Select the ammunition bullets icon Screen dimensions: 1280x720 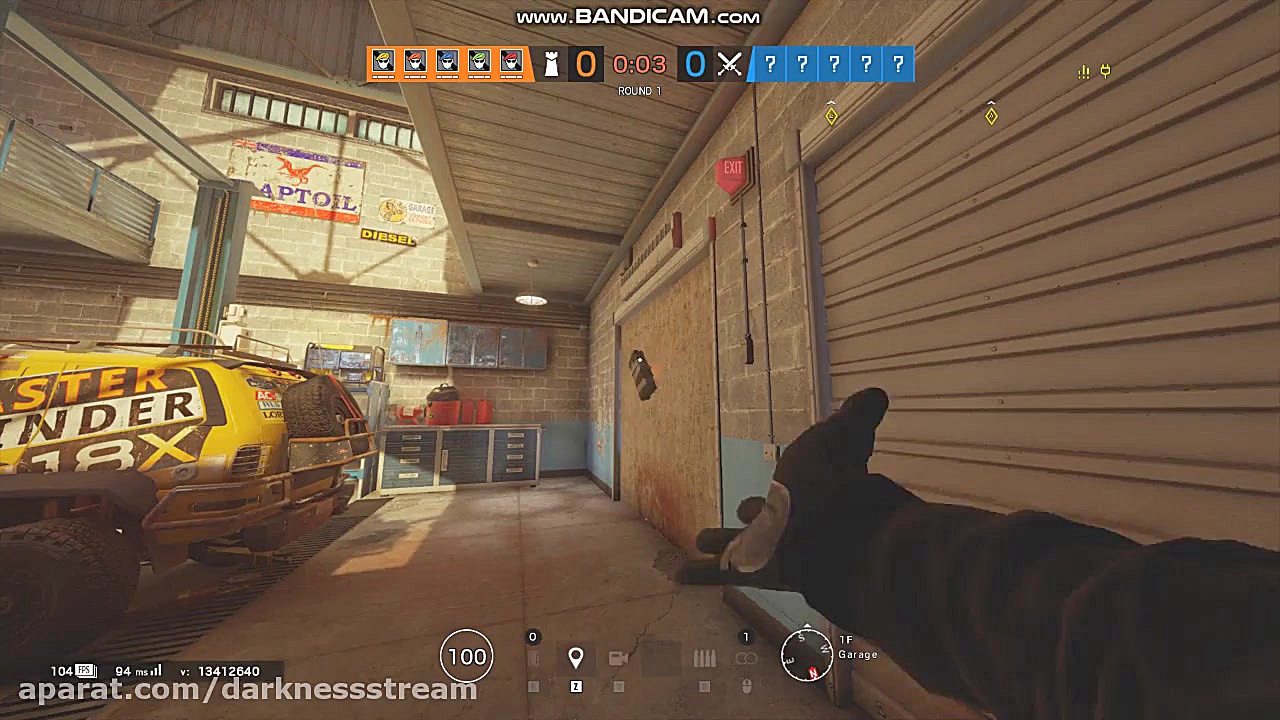704,657
